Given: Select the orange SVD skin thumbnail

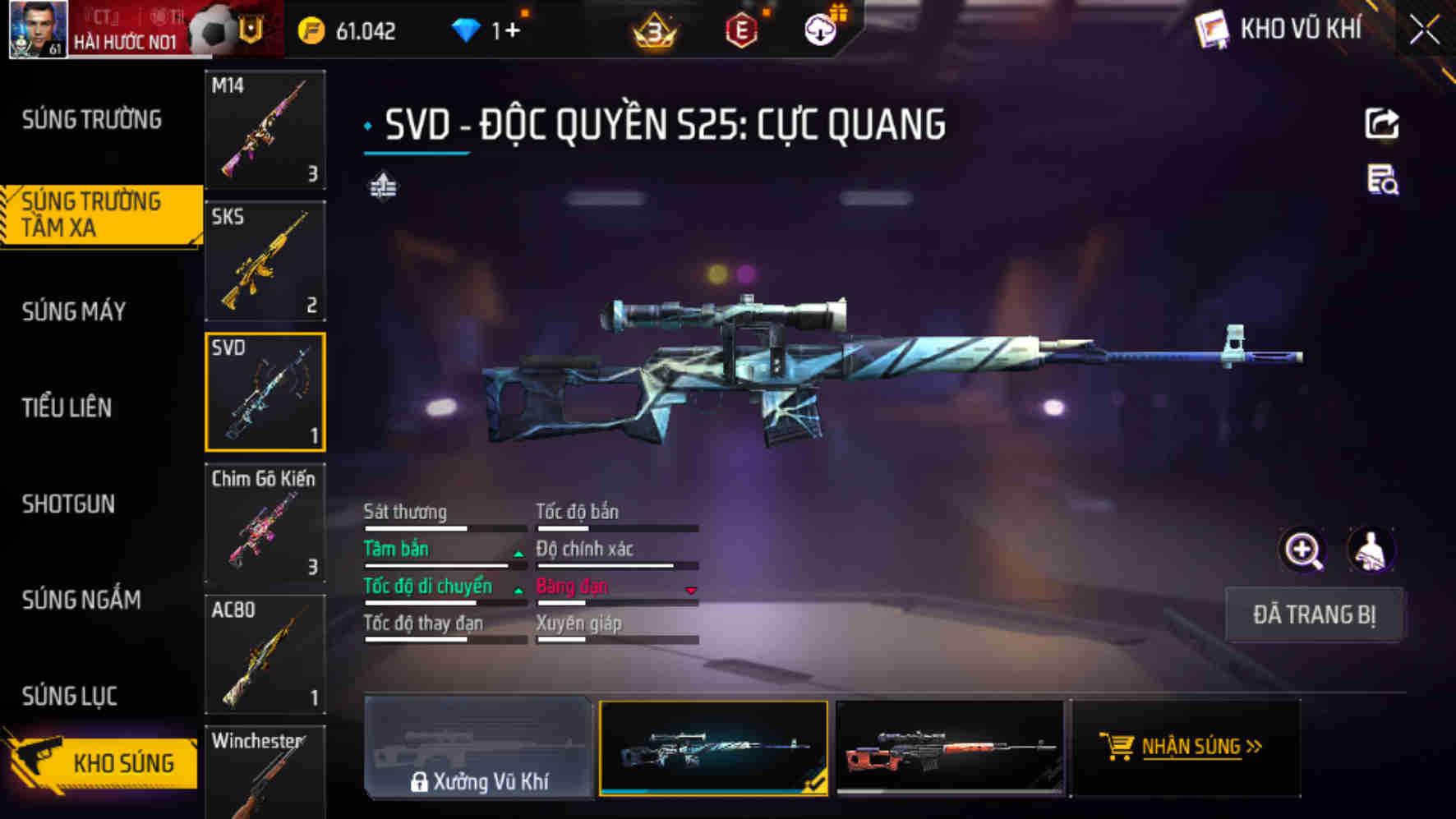Looking at the screenshot, I should 950,748.
